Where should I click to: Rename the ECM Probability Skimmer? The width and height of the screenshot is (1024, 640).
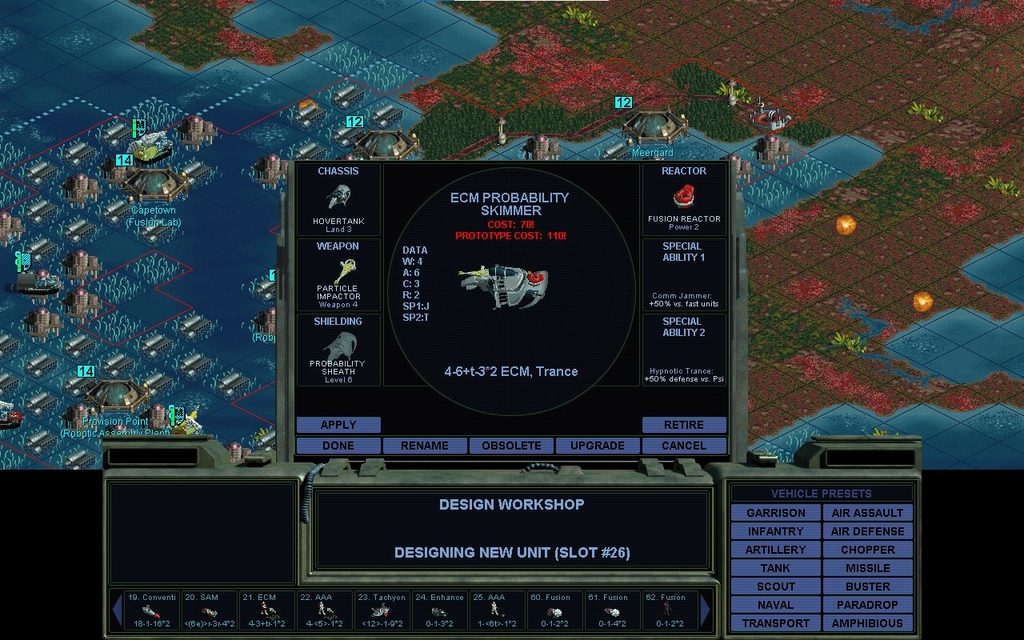(424, 446)
